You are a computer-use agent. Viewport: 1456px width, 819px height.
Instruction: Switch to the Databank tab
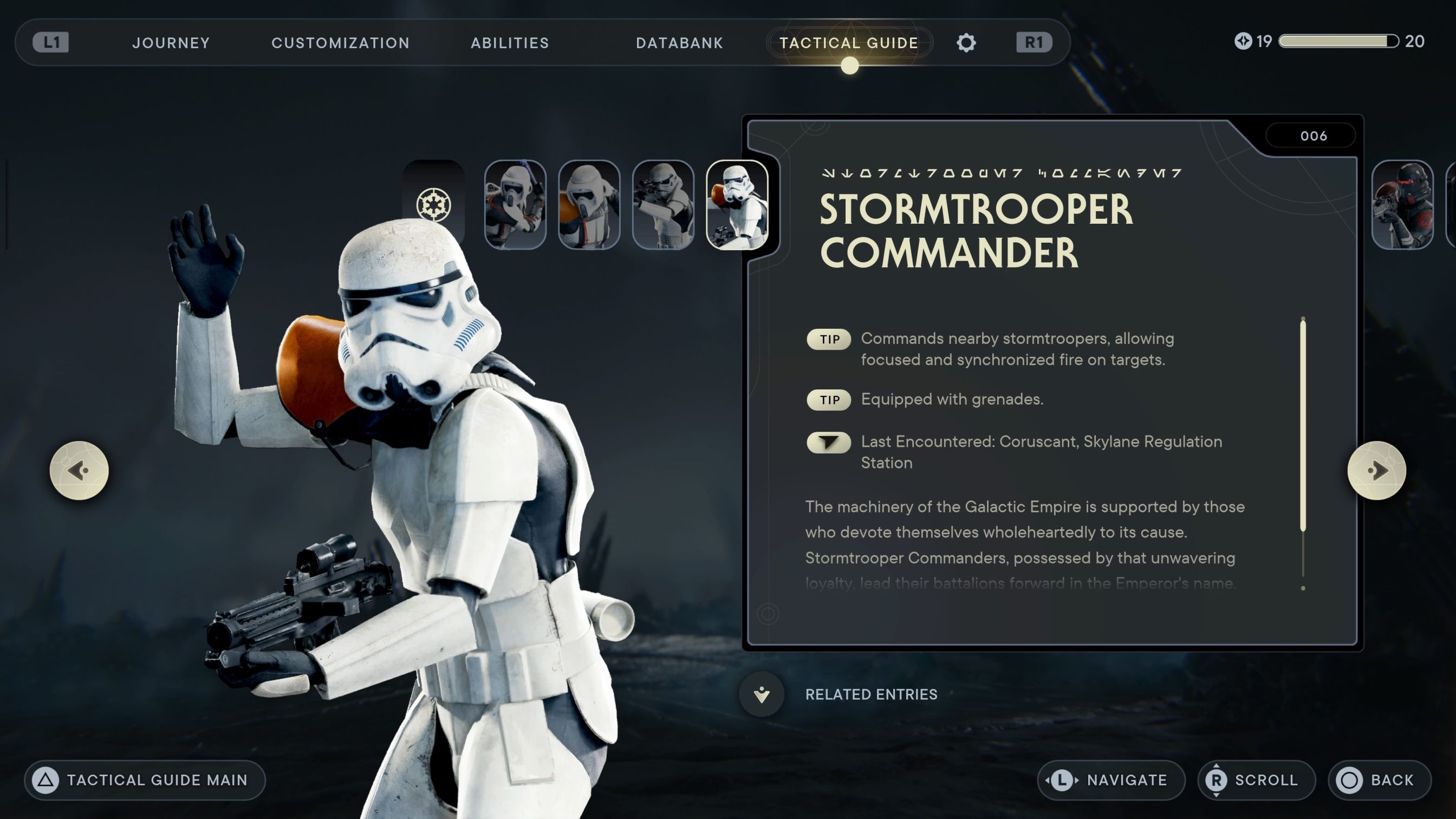tap(680, 42)
